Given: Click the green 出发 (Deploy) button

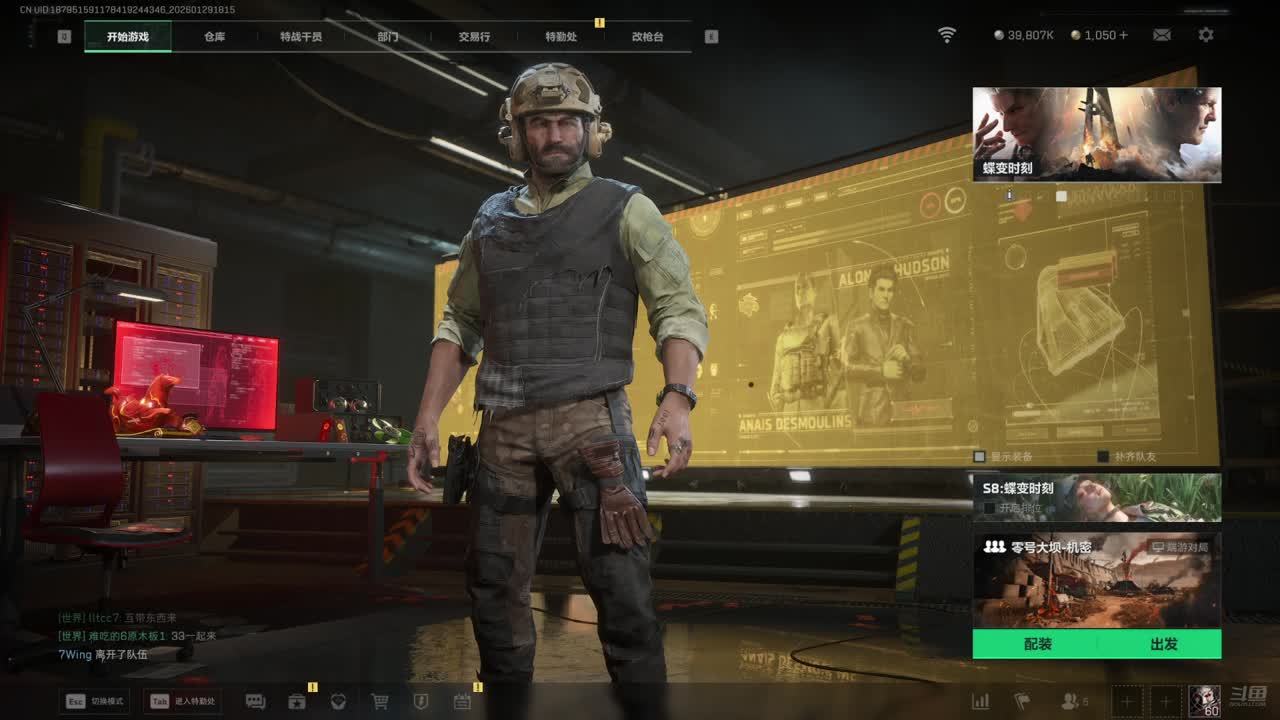Looking at the screenshot, I should [x=1163, y=644].
